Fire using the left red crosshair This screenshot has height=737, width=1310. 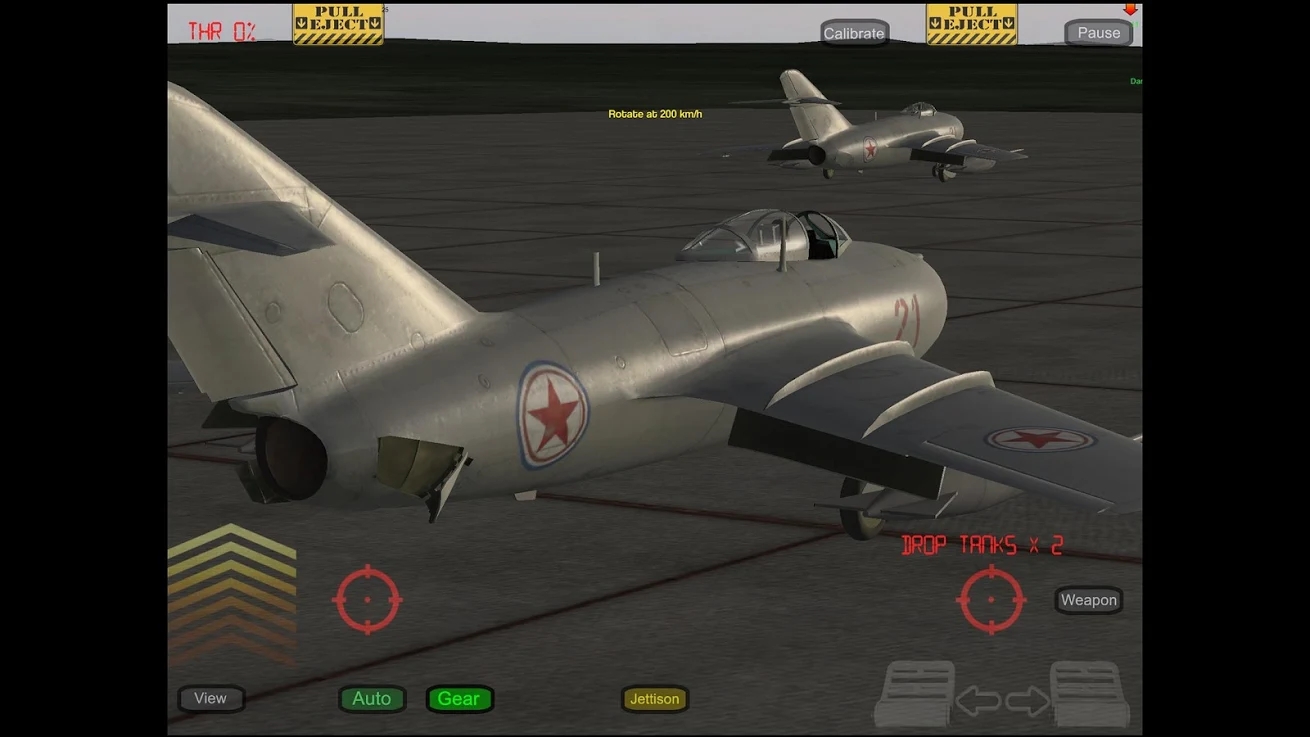[x=367, y=599]
